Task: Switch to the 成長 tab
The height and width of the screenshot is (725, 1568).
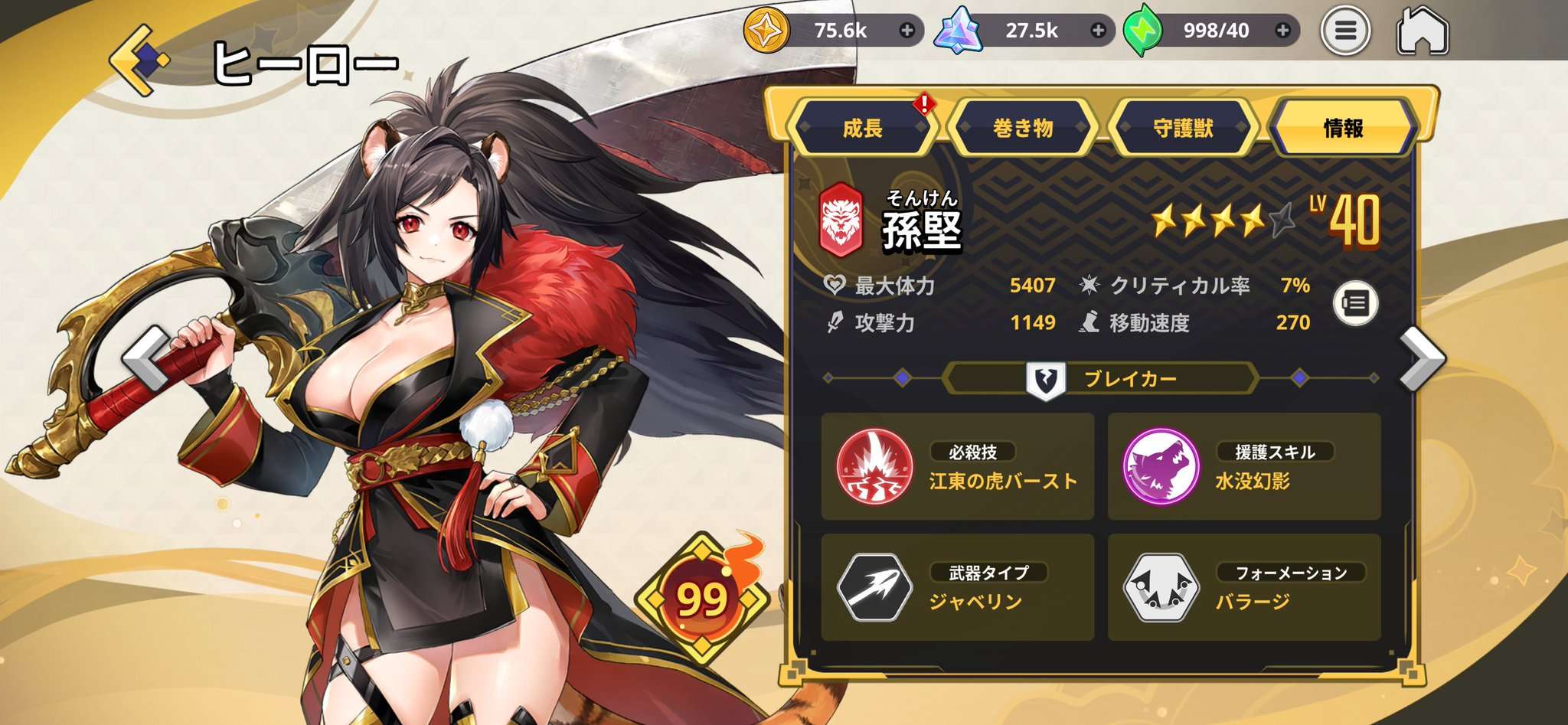Action: 863,128
